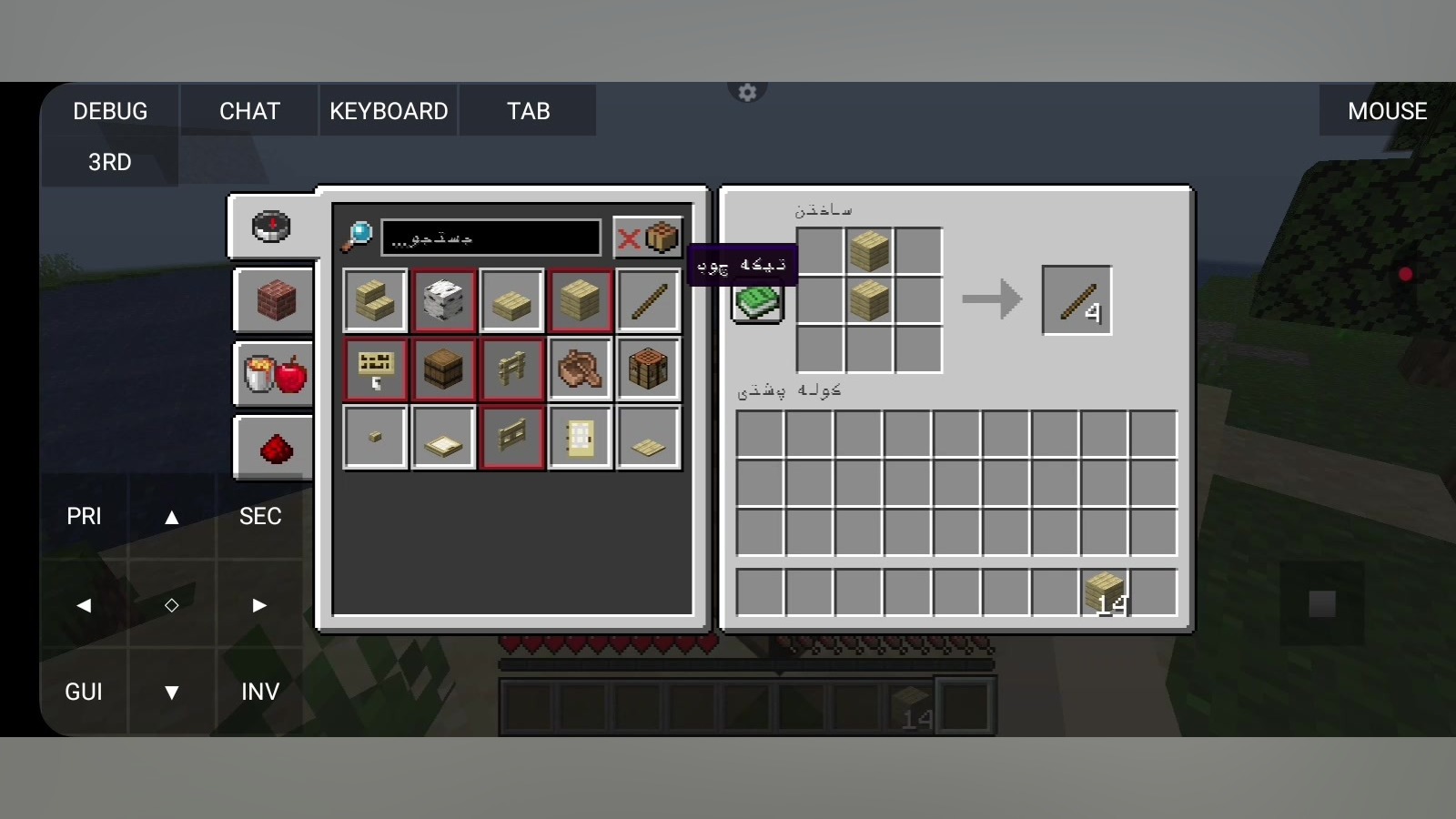Switch to 3RD person view
Viewport: 1456px width, 819px height.
point(110,162)
